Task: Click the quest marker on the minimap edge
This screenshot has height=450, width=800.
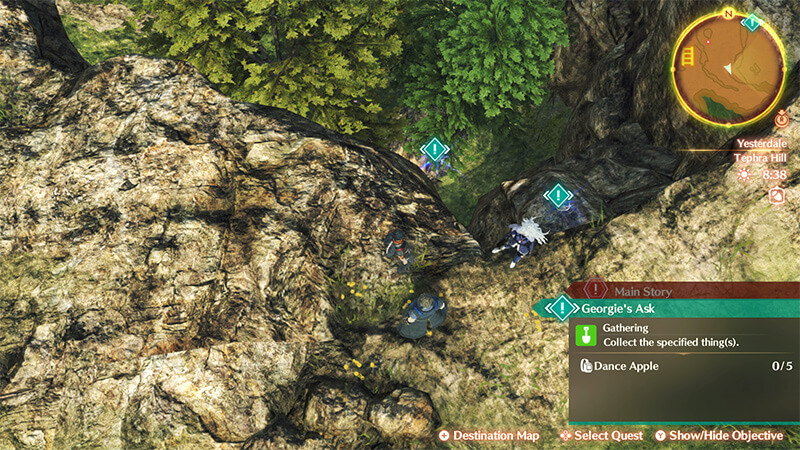Action: (752, 22)
